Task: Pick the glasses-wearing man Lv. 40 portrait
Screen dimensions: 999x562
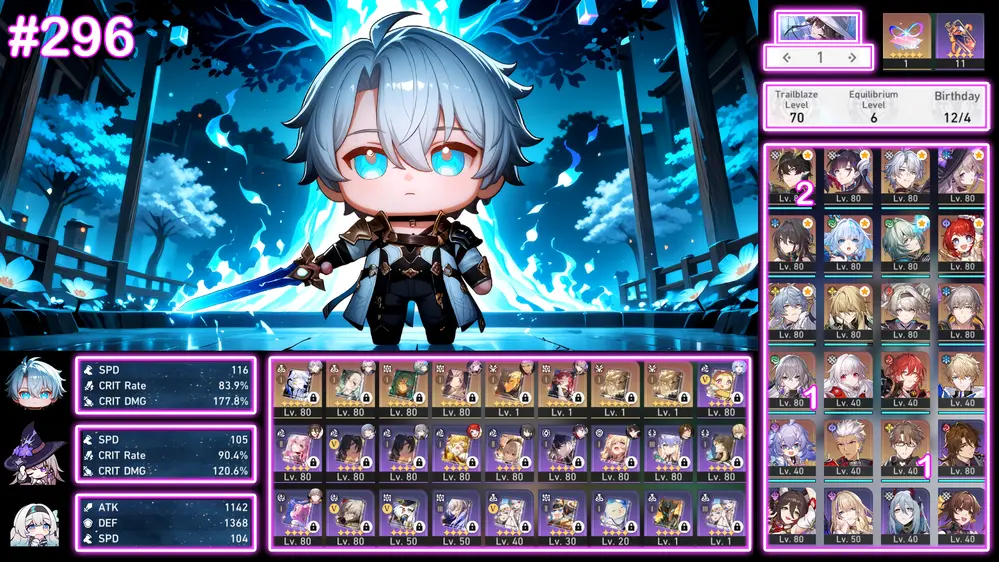Action: [x=905, y=445]
